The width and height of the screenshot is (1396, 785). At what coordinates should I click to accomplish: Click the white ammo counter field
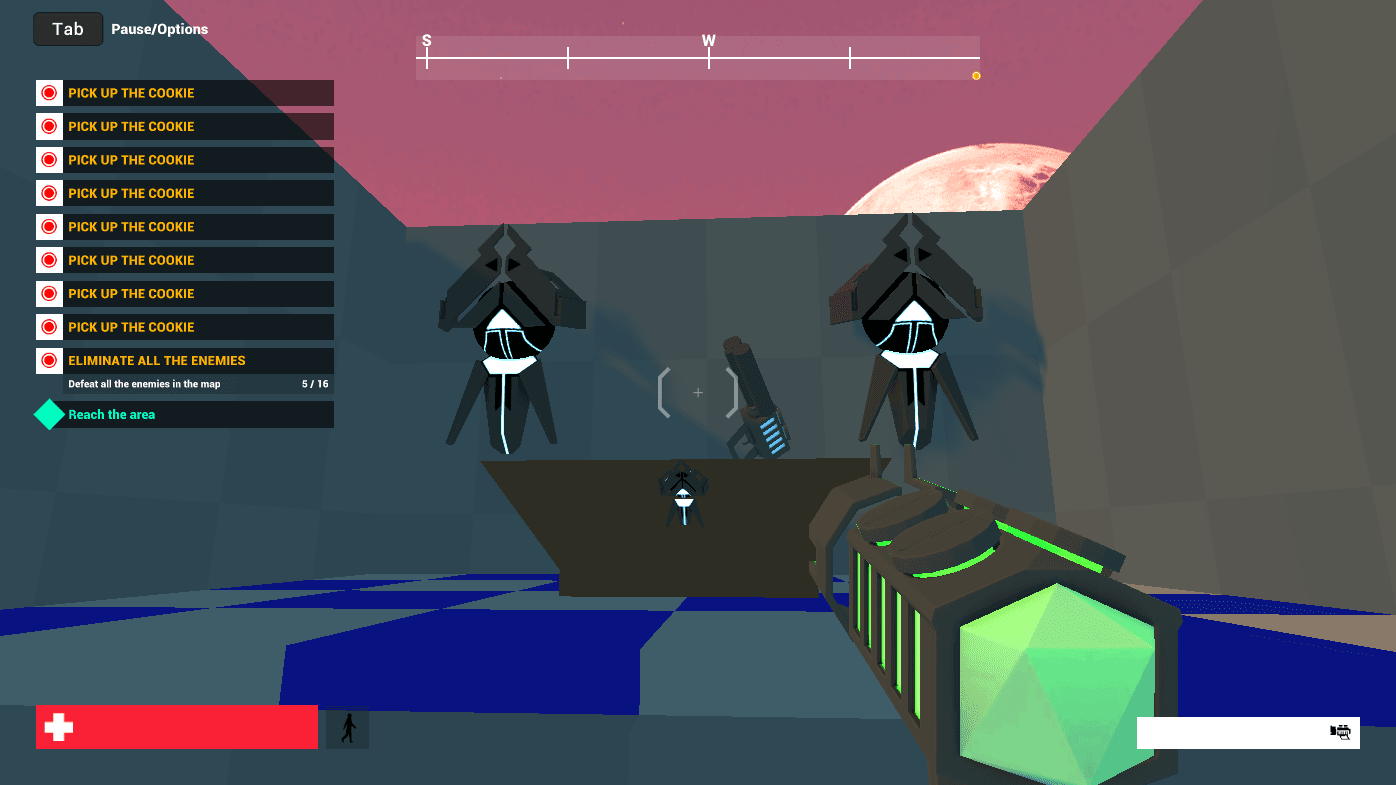[x=1240, y=733]
